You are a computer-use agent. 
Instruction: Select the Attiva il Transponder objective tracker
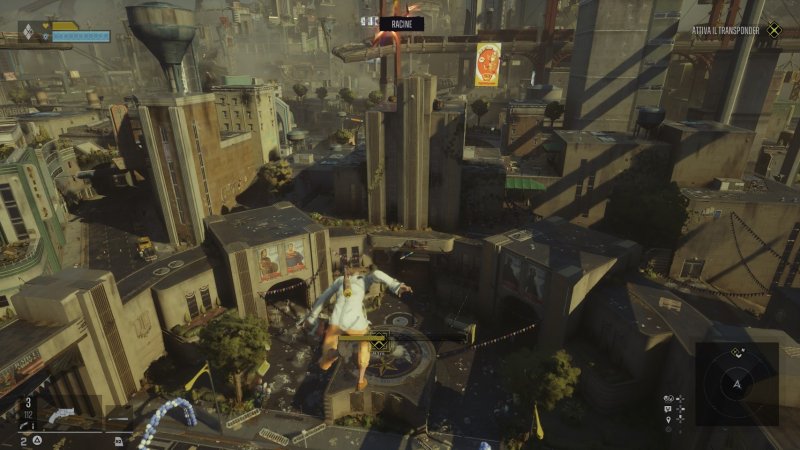[731, 31]
